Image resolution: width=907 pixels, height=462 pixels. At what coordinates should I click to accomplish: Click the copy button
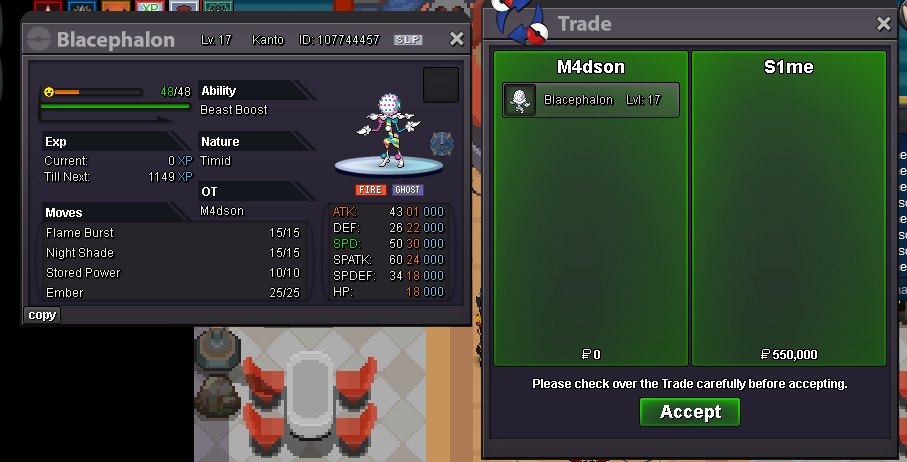click(x=42, y=315)
